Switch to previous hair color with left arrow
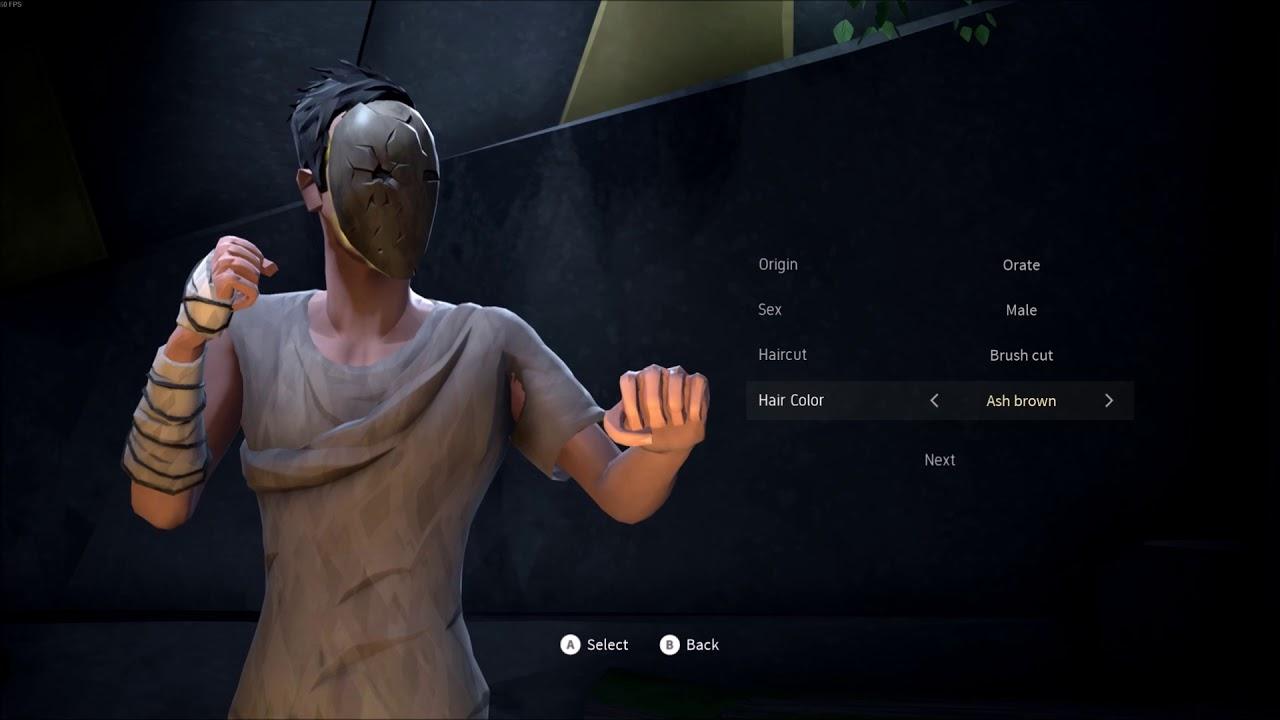 coord(934,401)
